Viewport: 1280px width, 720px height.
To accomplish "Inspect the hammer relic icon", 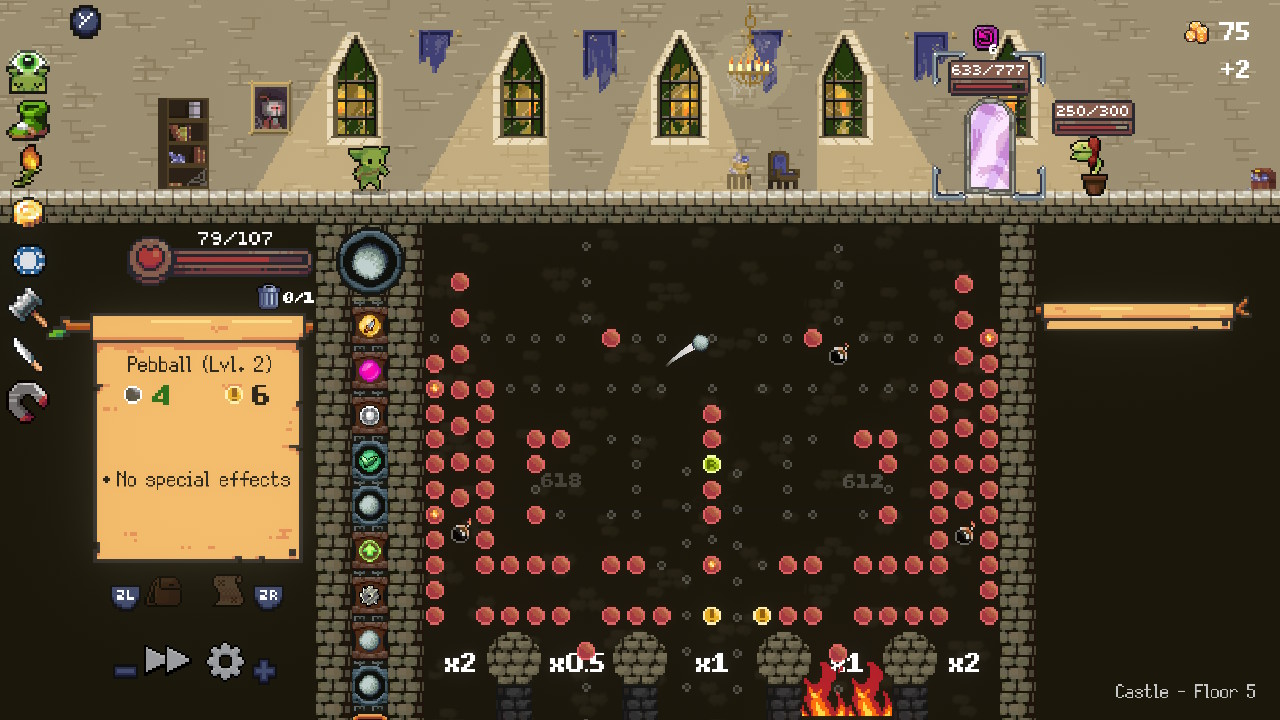I will click(28, 308).
